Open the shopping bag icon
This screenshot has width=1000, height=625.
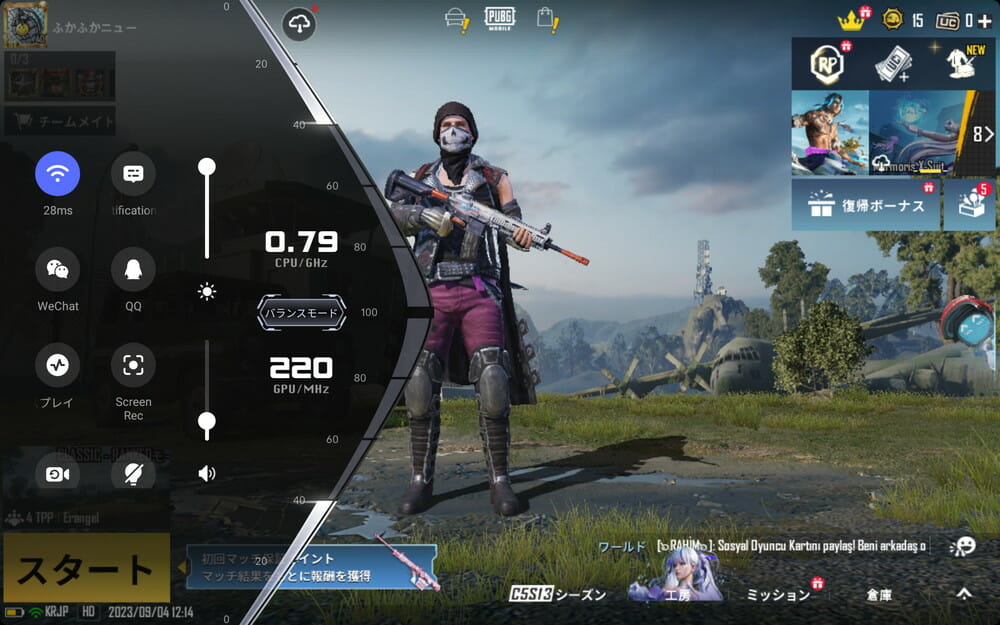546,18
